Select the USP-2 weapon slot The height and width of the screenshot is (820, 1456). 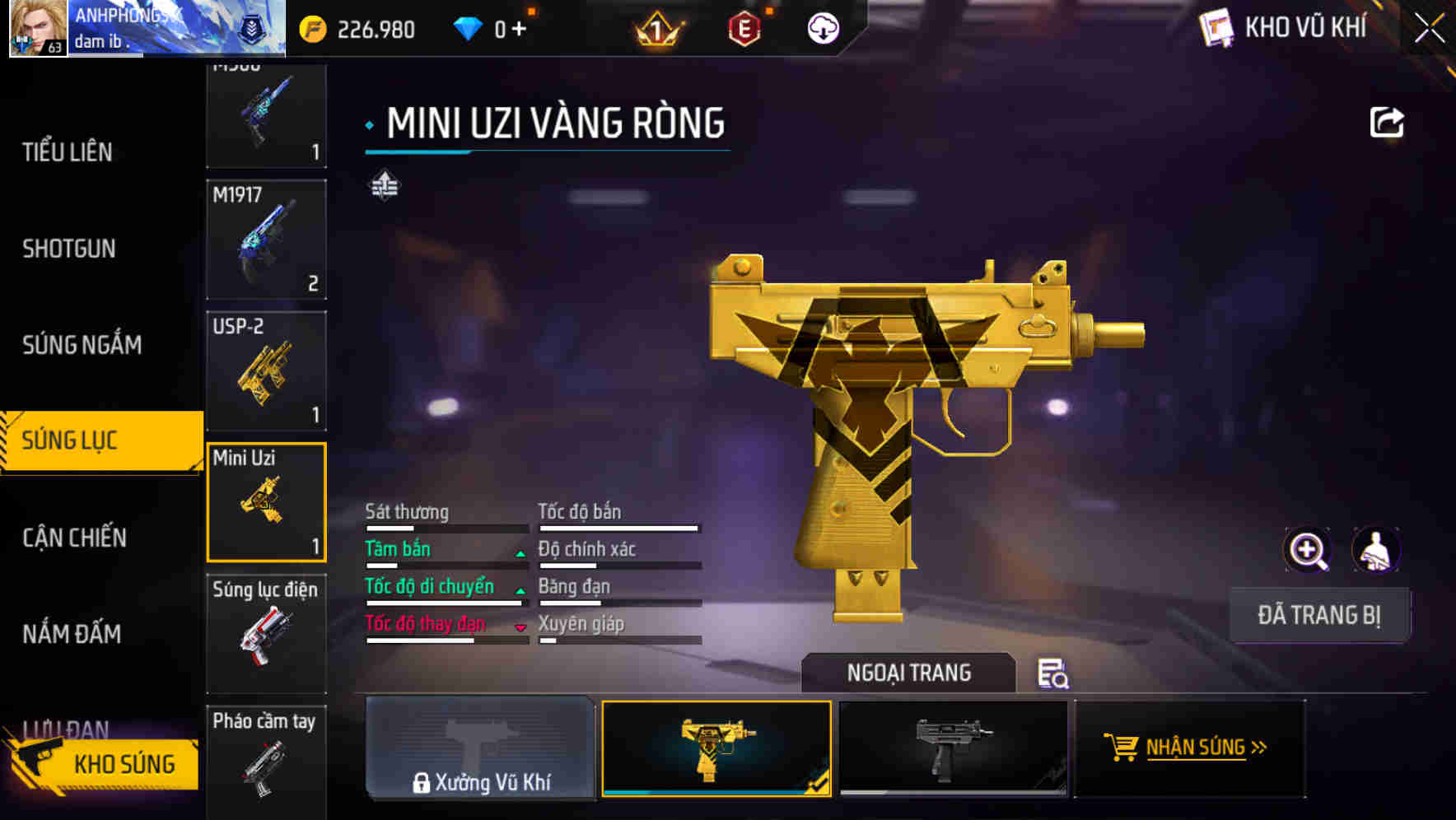[x=266, y=370]
